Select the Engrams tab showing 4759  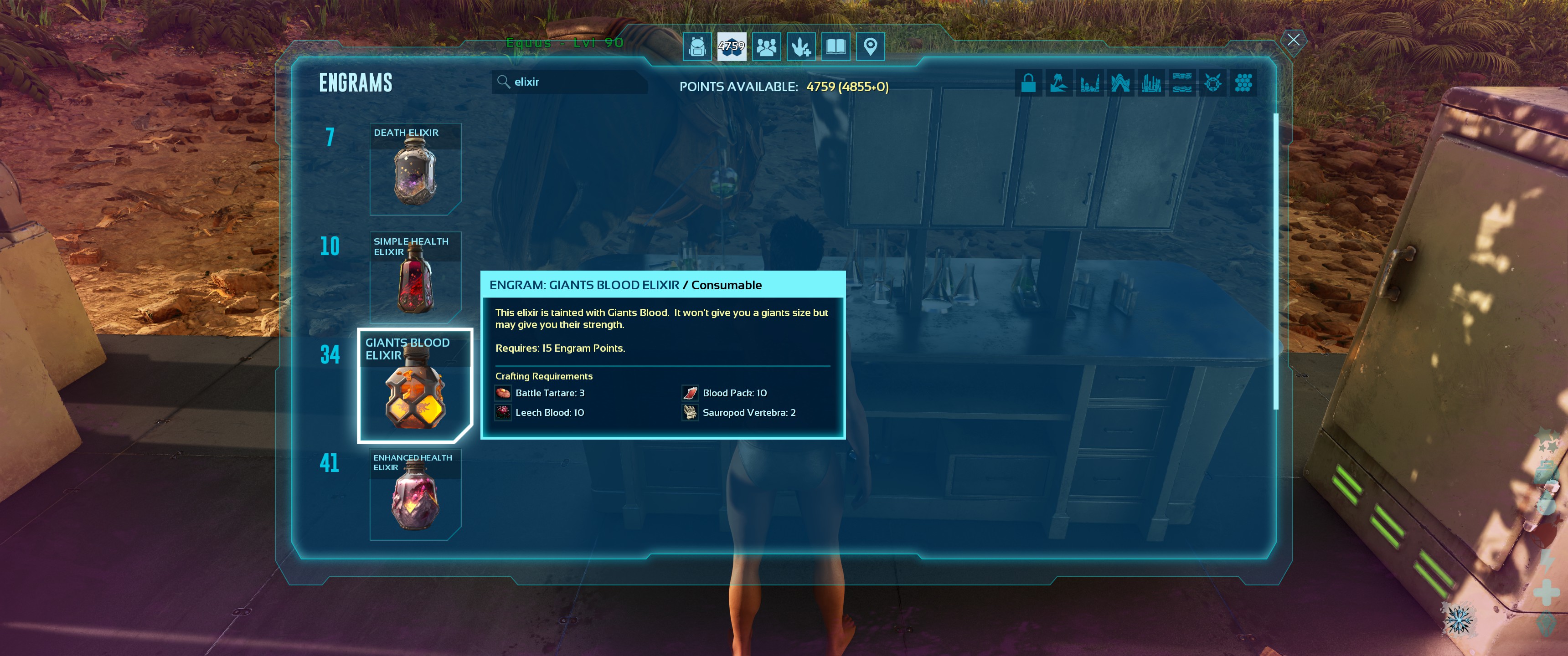click(731, 46)
